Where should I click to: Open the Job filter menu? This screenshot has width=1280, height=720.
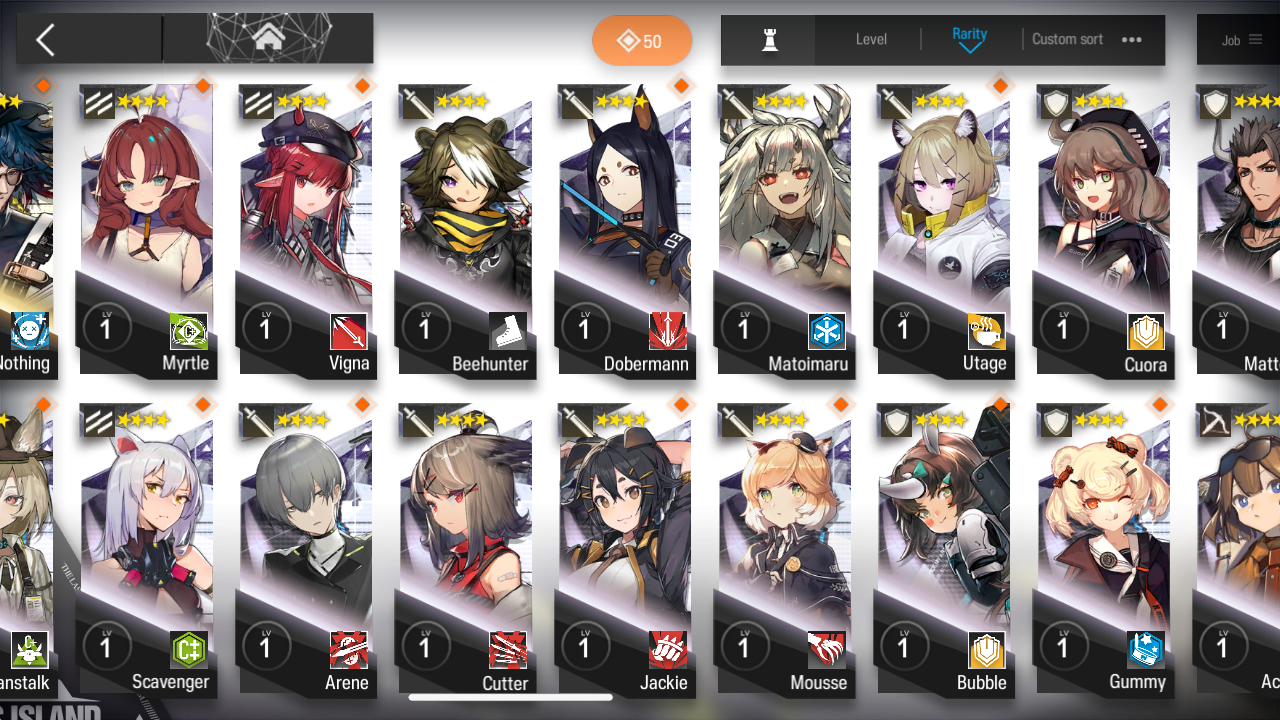(1241, 40)
